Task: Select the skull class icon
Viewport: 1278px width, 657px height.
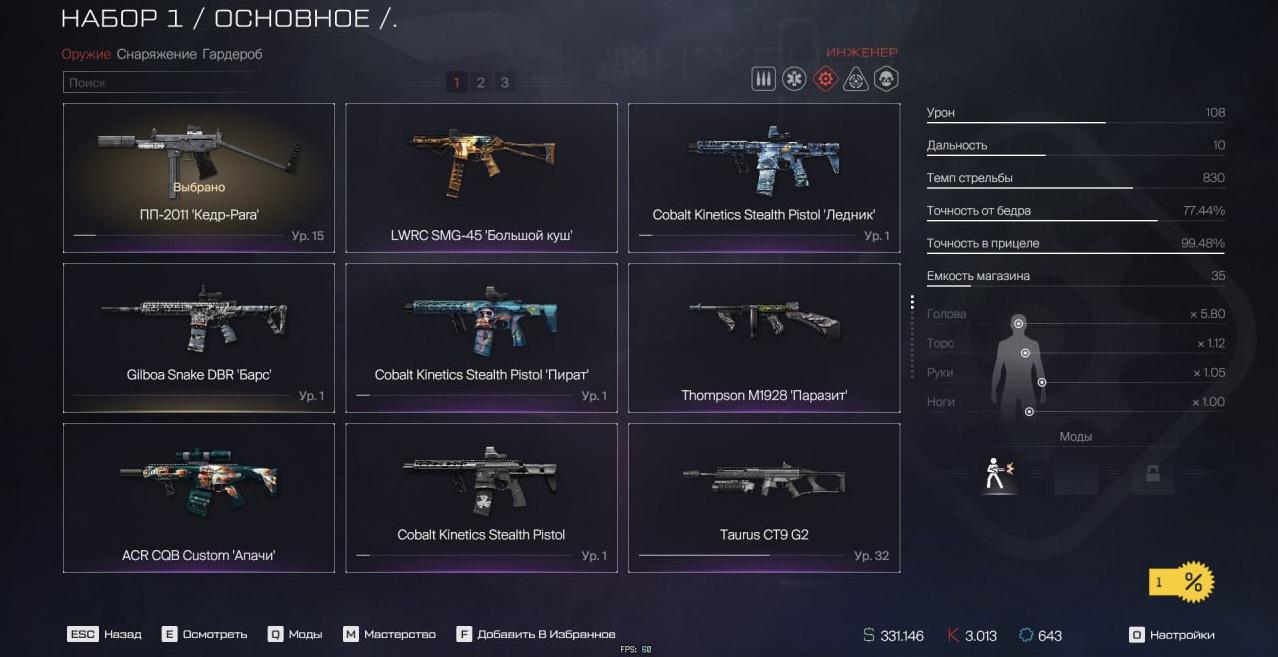Action: (x=886, y=79)
